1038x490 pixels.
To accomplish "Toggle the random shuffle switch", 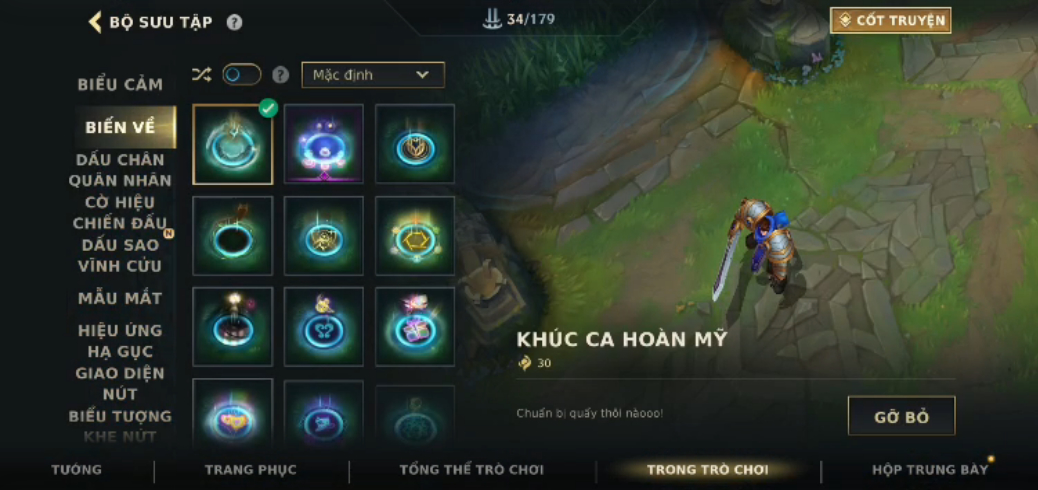I will coord(241,75).
